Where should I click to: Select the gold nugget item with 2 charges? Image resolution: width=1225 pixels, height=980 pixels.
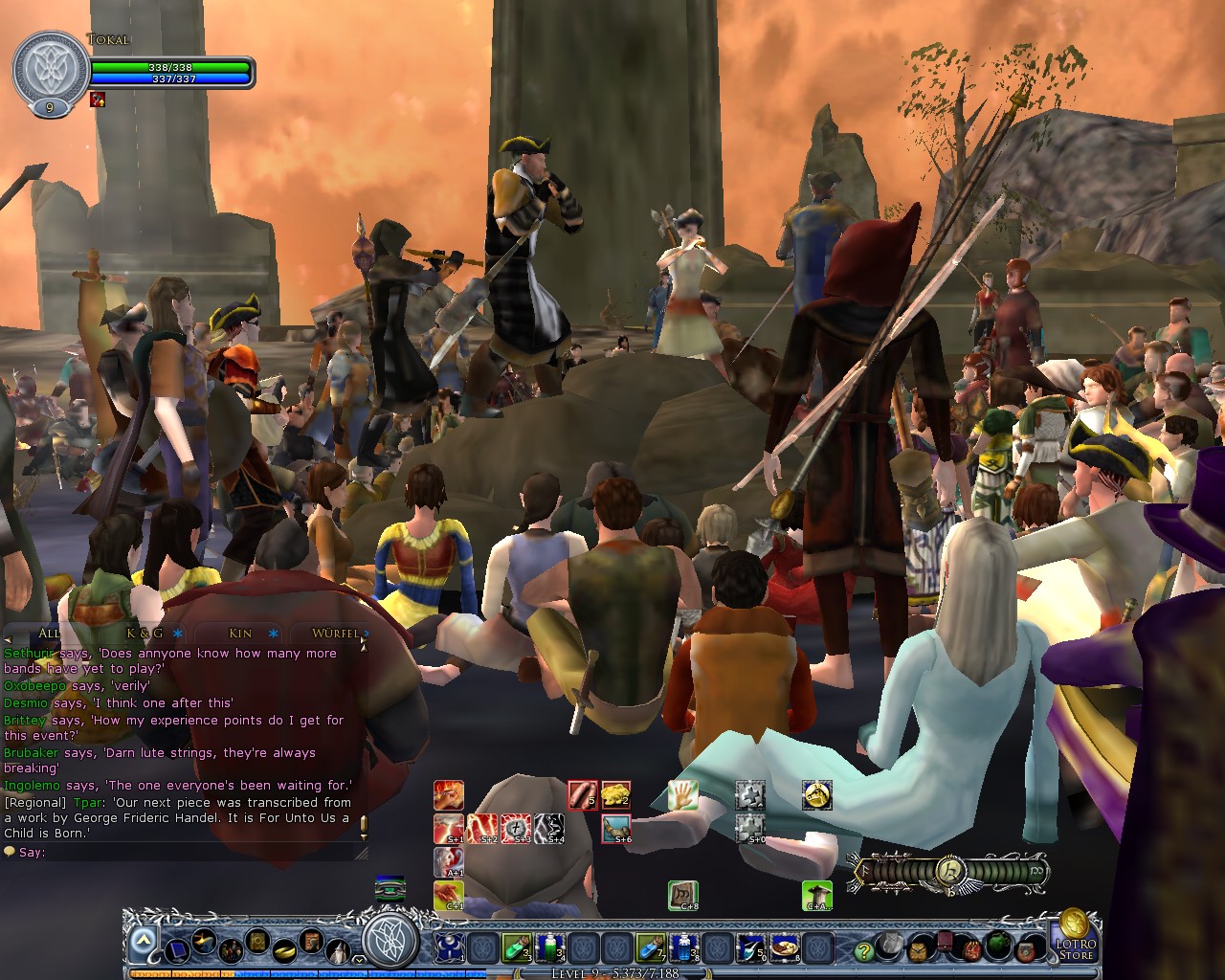coord(615,794)
